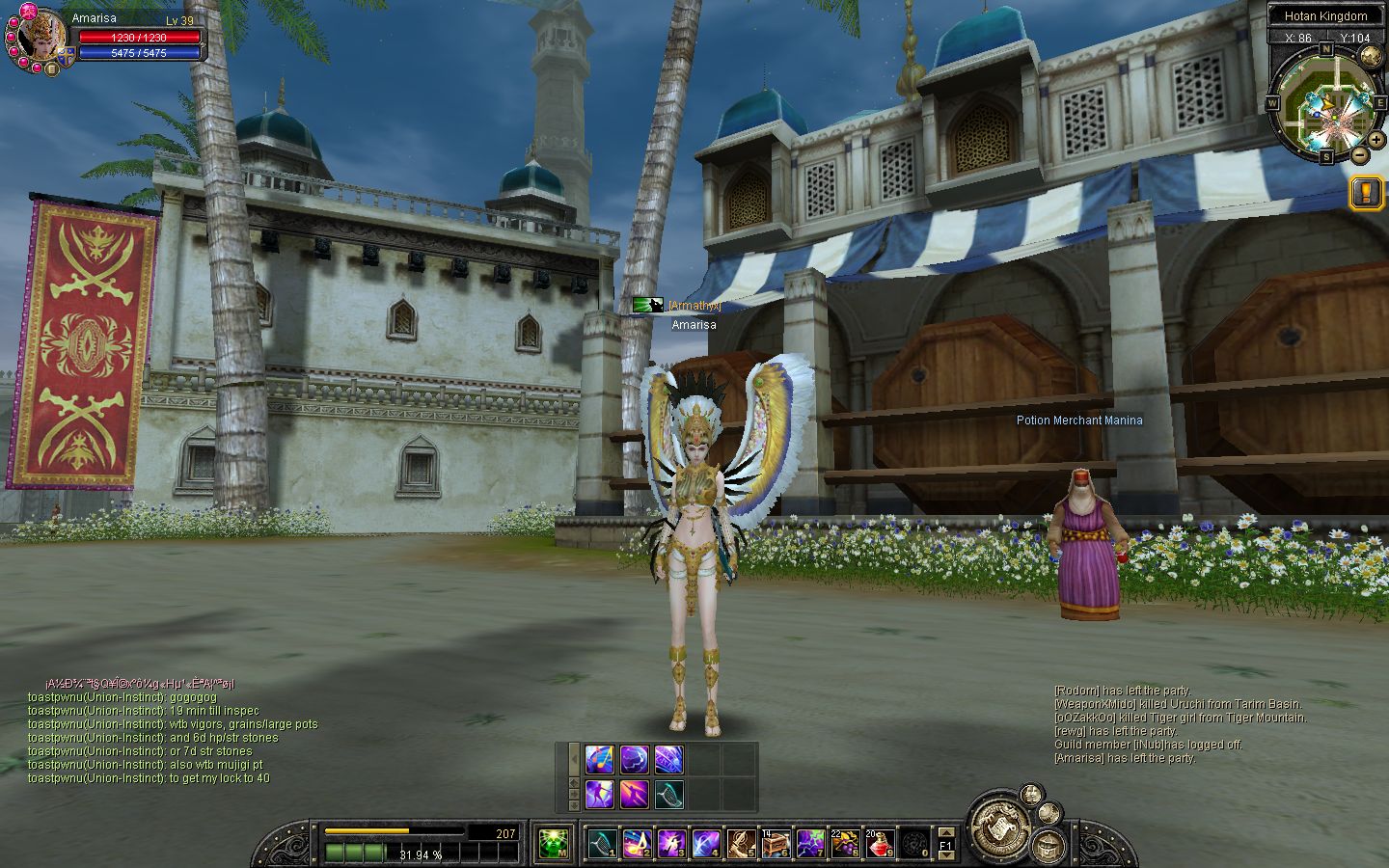The height and width of the screenshot is (868, 1389).
Task: Open the orange exclamation alert button
Action: [1367, 193]
